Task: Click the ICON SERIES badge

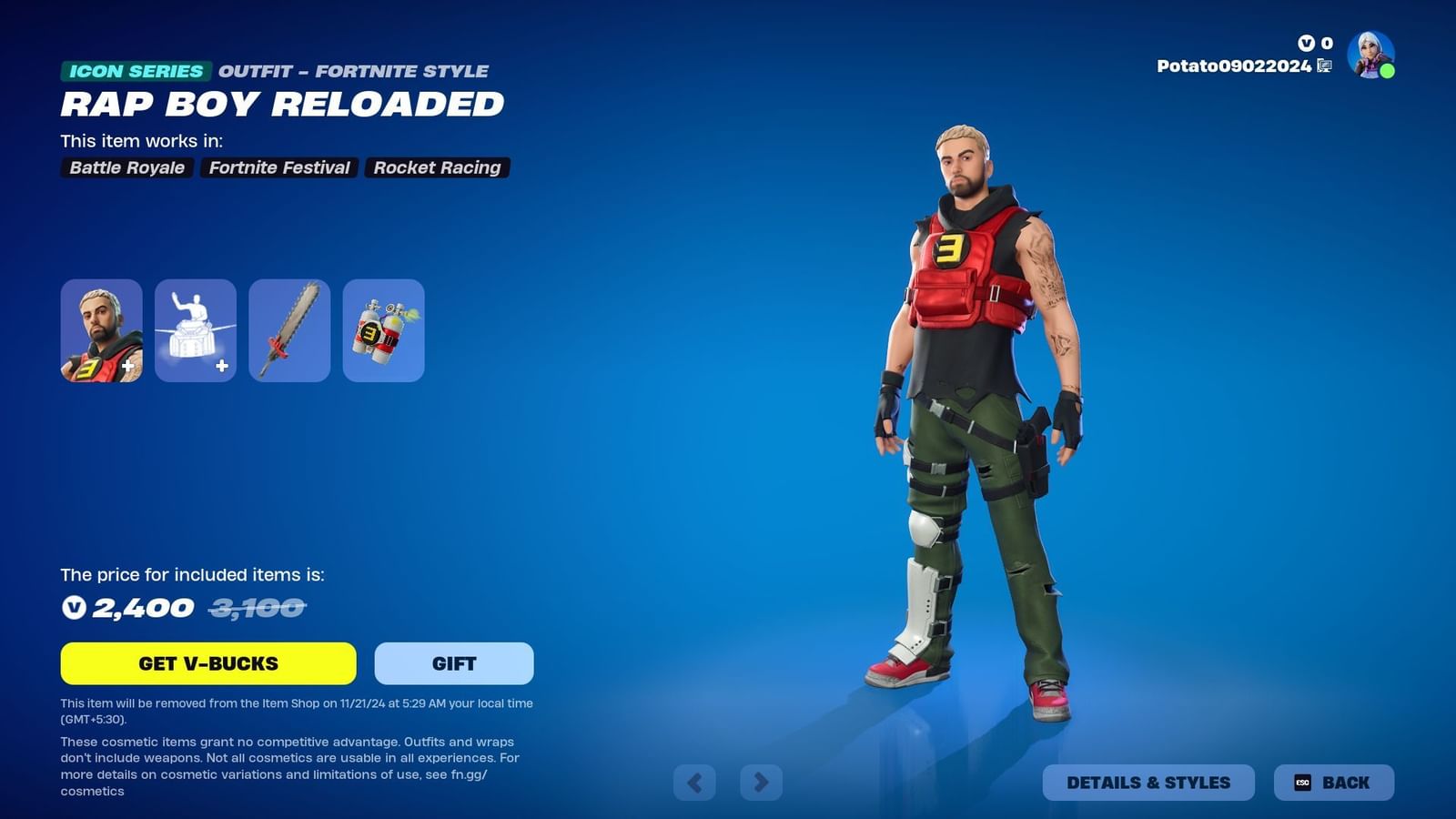Action: (135, 70)
